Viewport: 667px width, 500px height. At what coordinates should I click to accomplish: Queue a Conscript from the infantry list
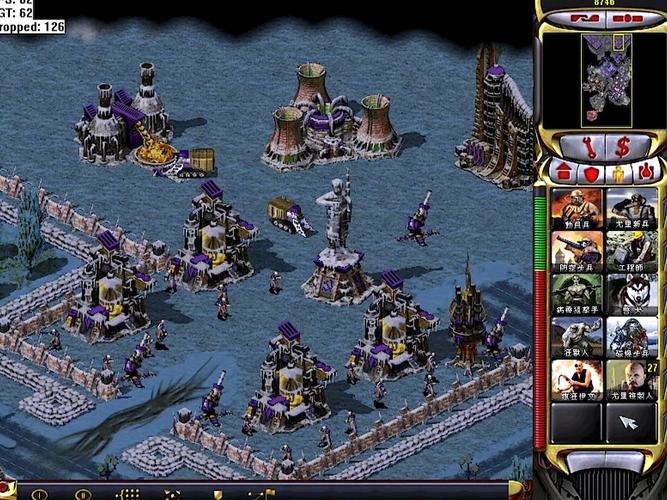pyautogui.click(x=577, y=209)
